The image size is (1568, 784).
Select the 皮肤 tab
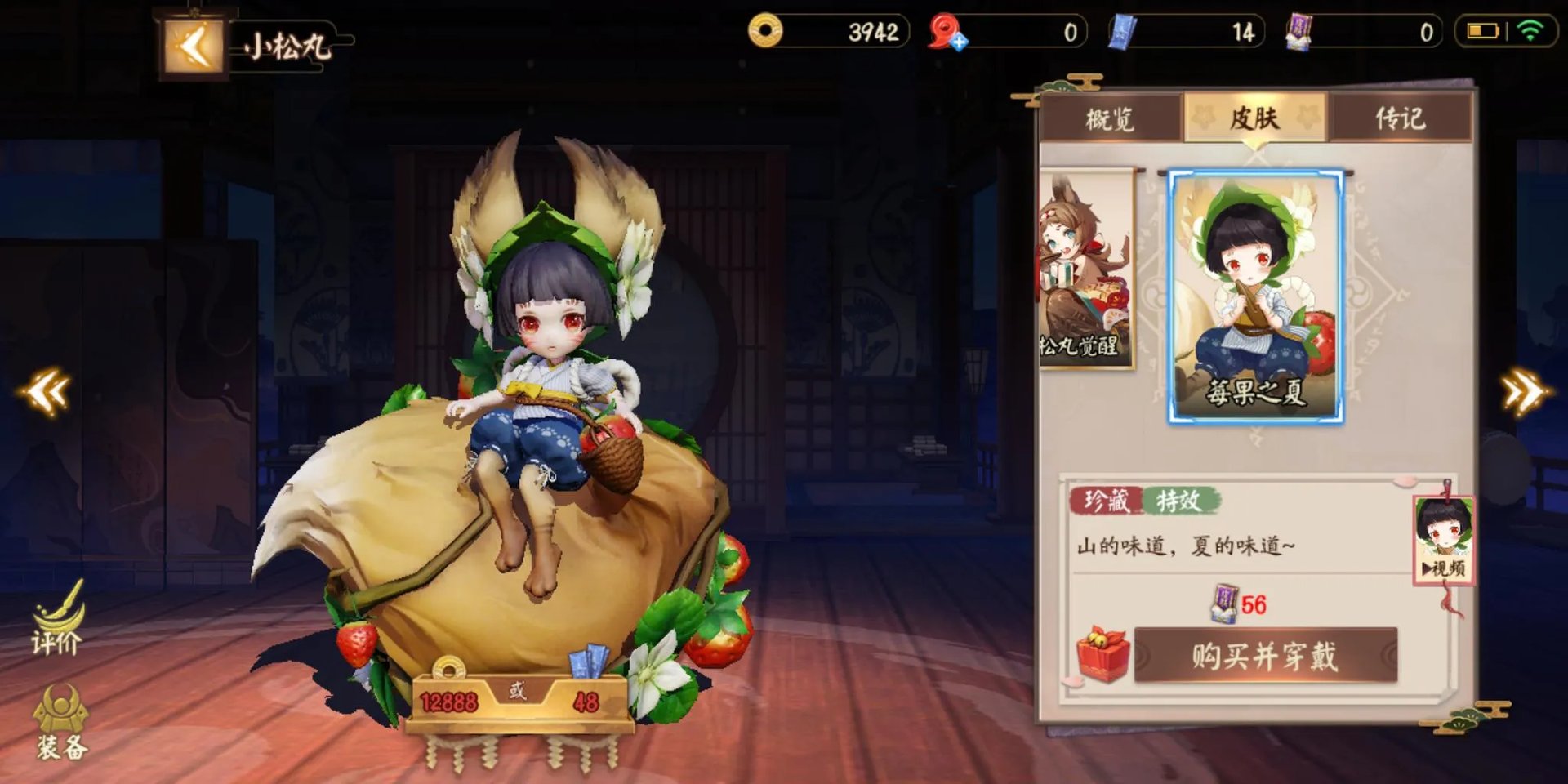(1254, 119)
